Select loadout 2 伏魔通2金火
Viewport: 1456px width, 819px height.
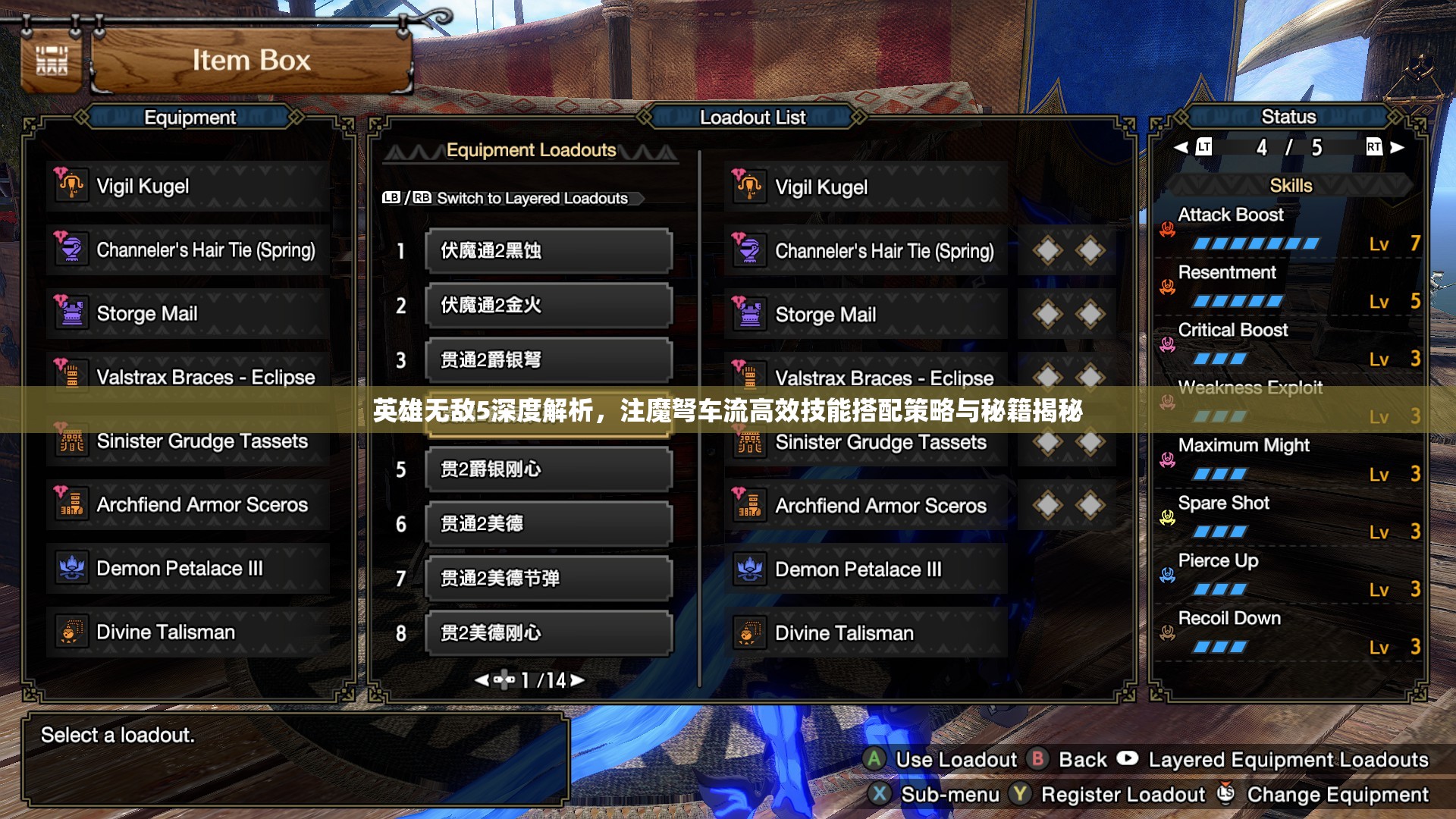click(549, 306)
